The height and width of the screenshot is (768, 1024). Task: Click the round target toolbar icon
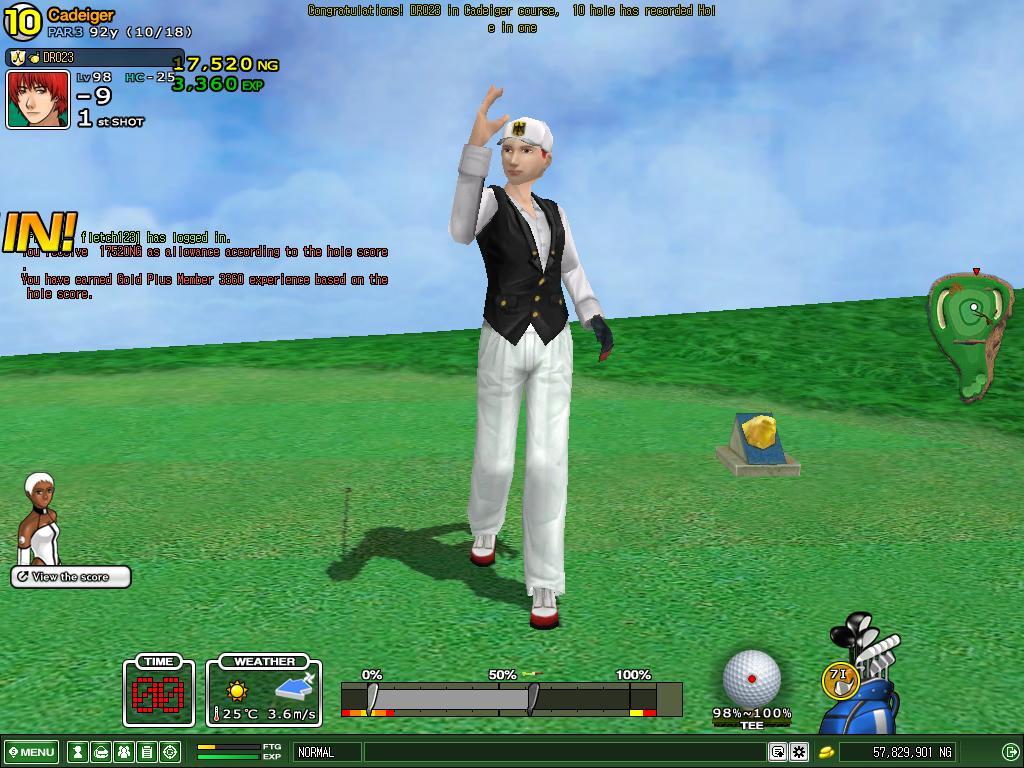click(170, 752)
